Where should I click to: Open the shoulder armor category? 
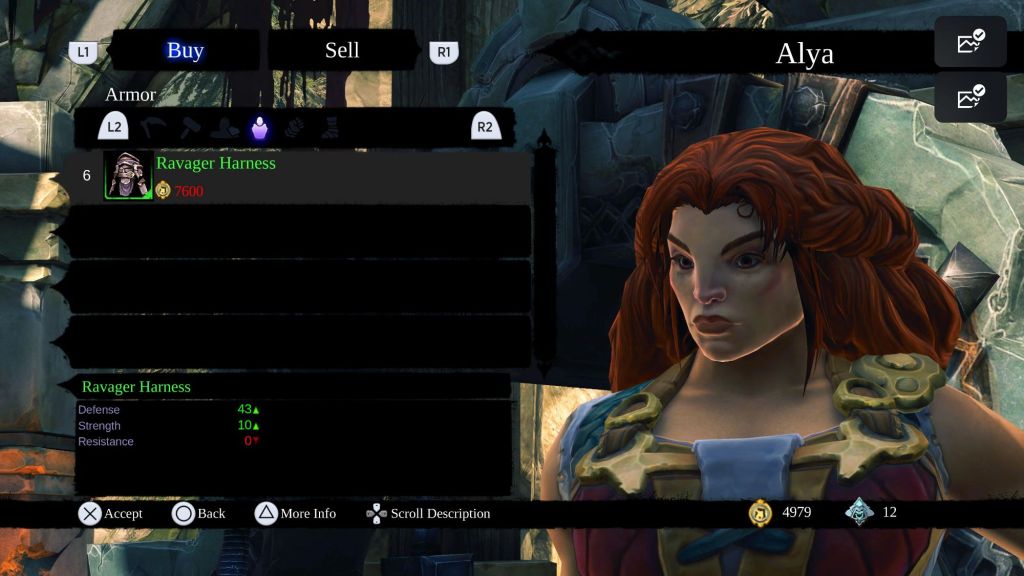(x=225, y=128)
